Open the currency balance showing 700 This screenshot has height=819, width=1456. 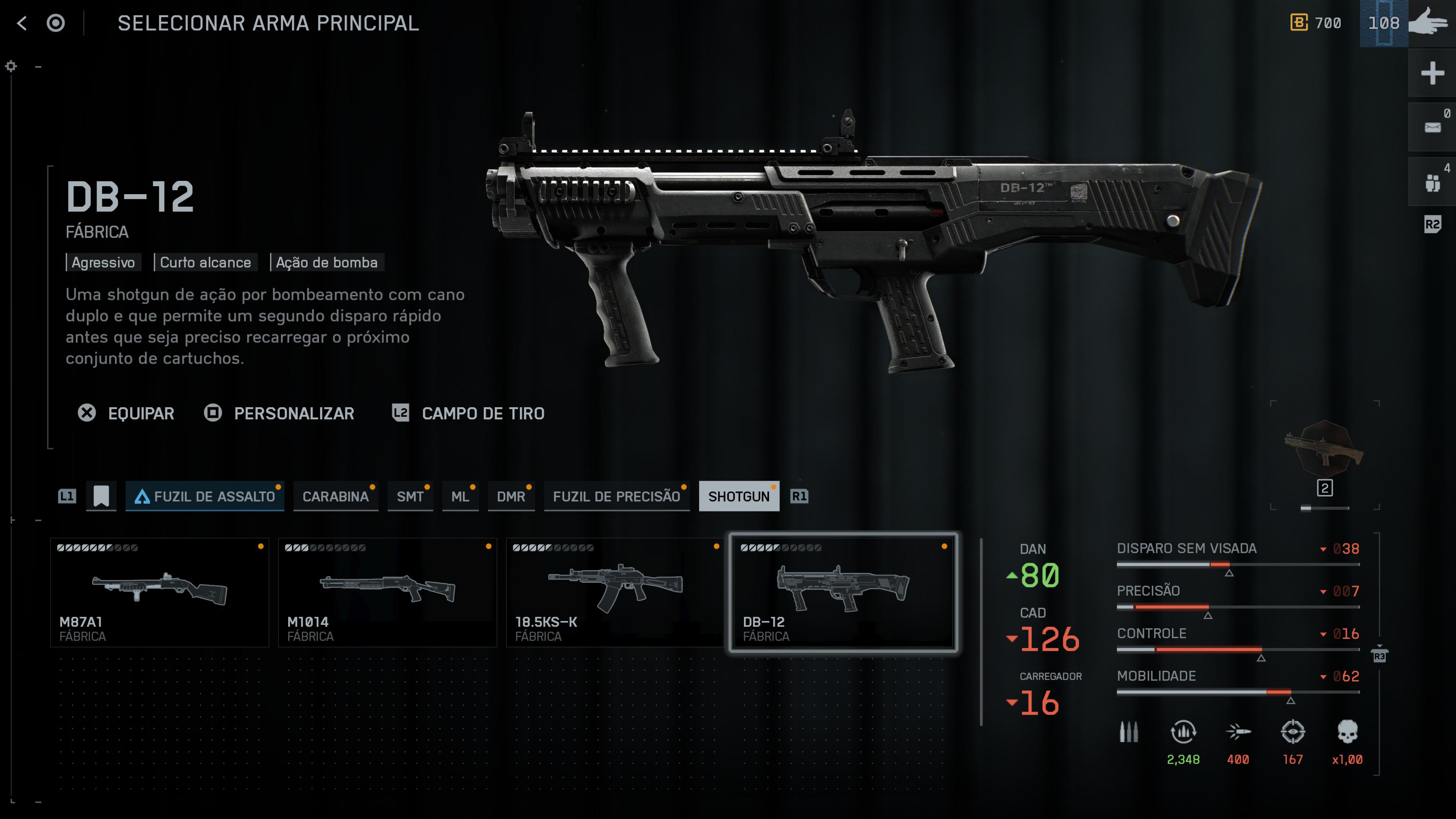coord(1316,23)
